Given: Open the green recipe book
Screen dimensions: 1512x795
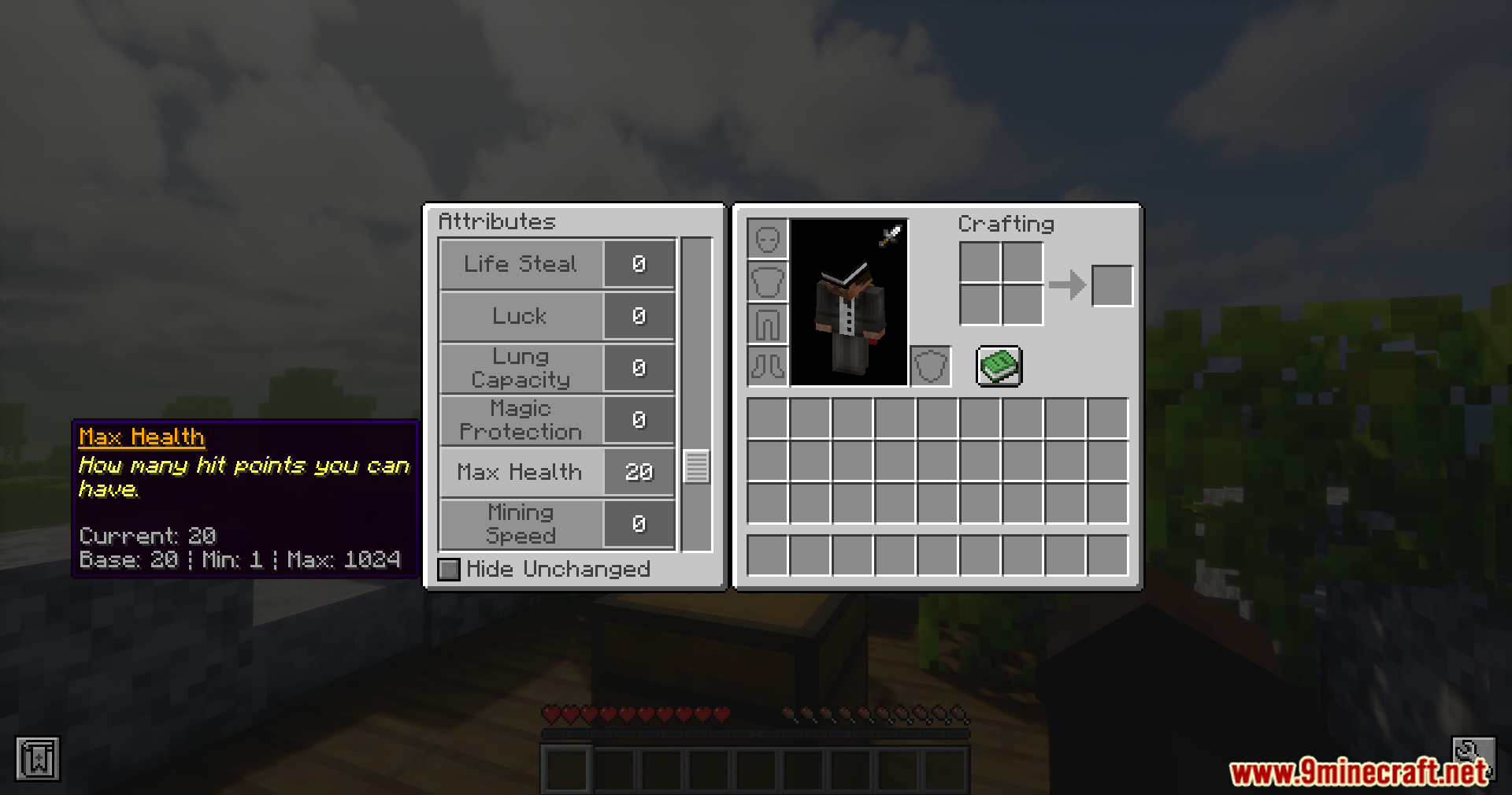Looking at the screenshot, I should pyautogui.click(x=999, y=366).
